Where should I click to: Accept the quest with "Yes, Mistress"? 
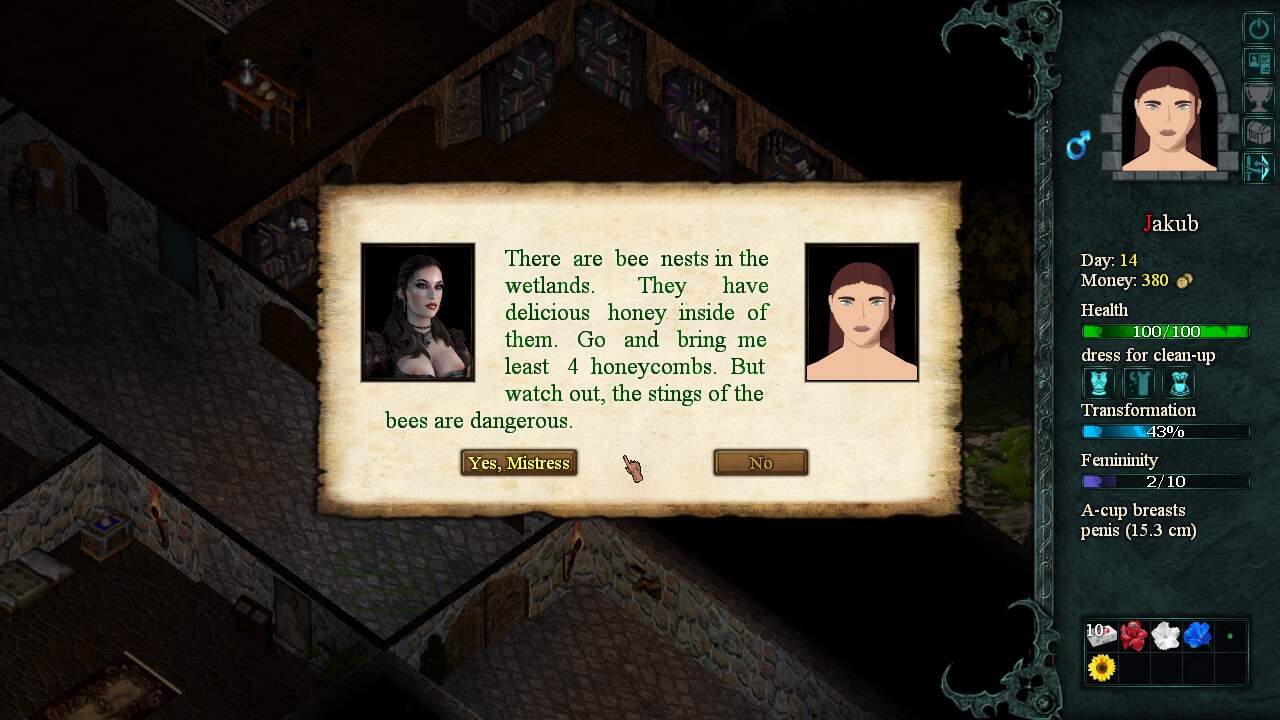coord(519,463)
